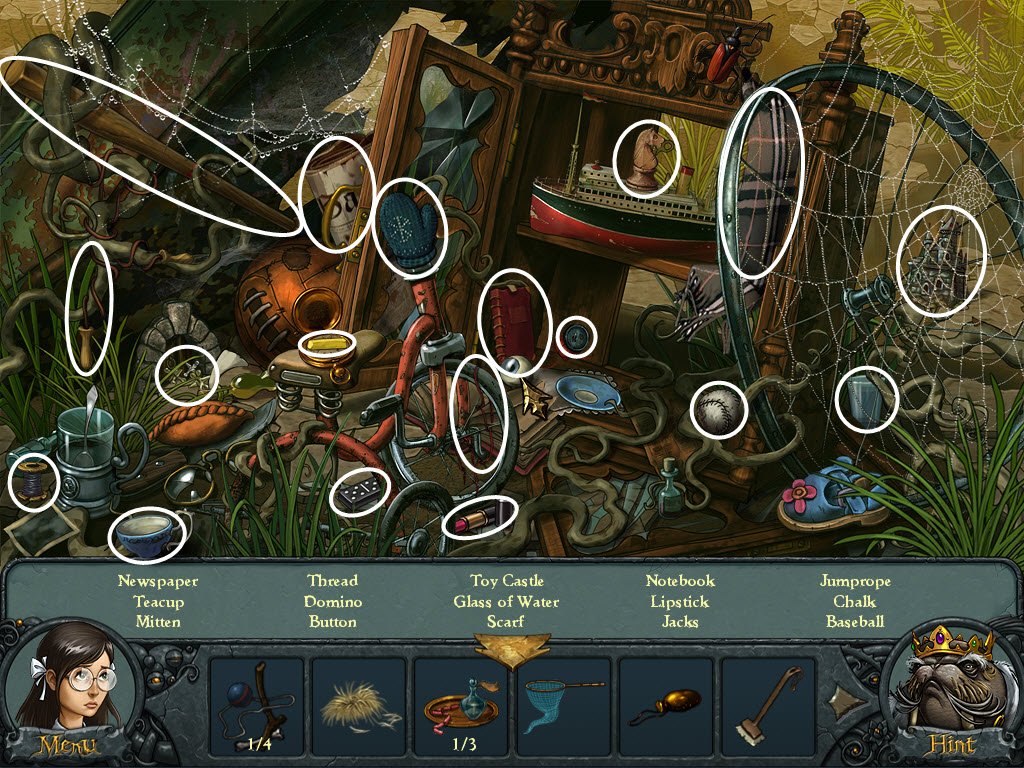Open the Menu button

pos(67,744)
